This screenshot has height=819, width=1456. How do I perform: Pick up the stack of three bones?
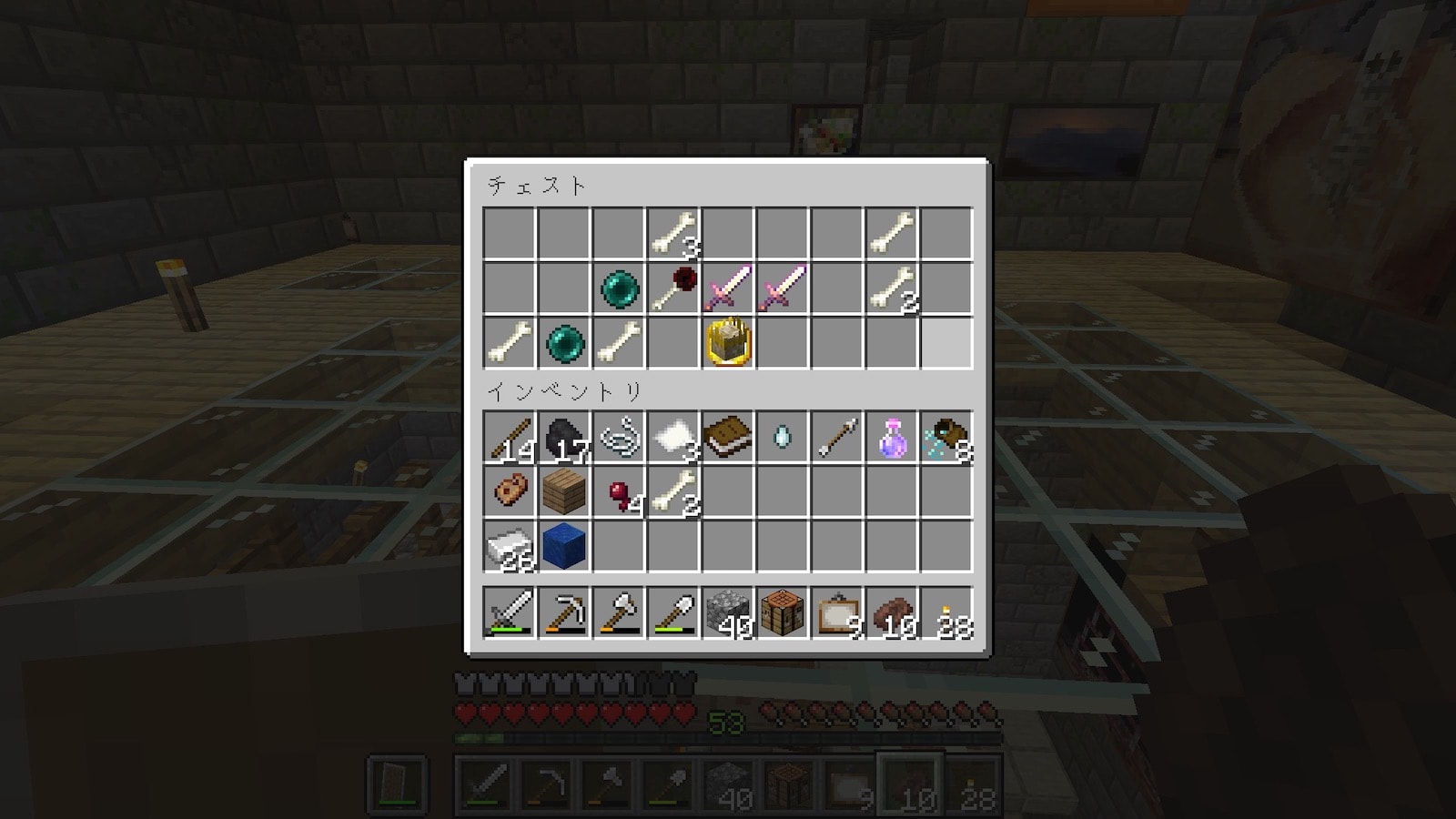[673, 234]
